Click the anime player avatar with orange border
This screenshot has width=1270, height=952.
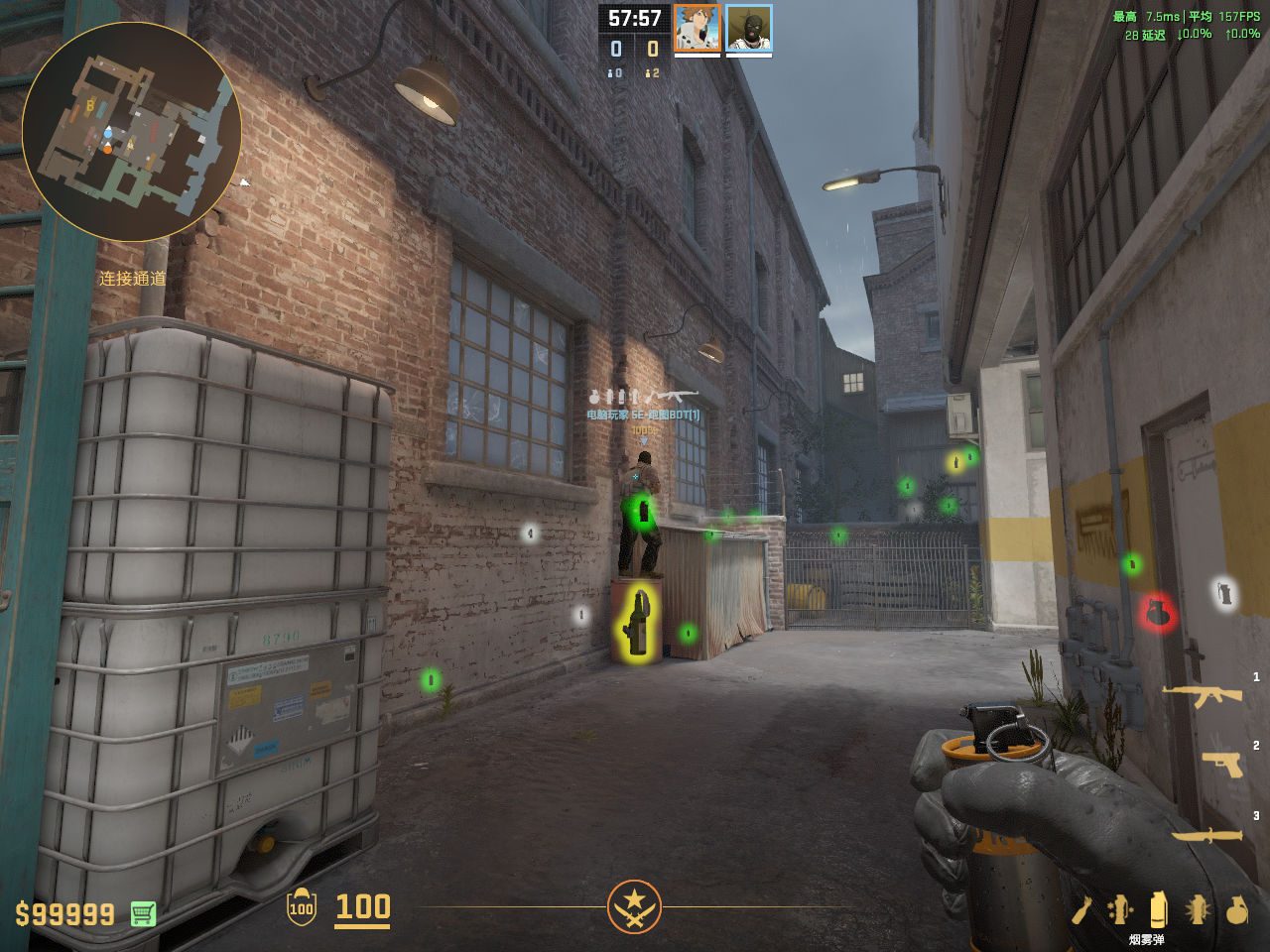point(697,28)
